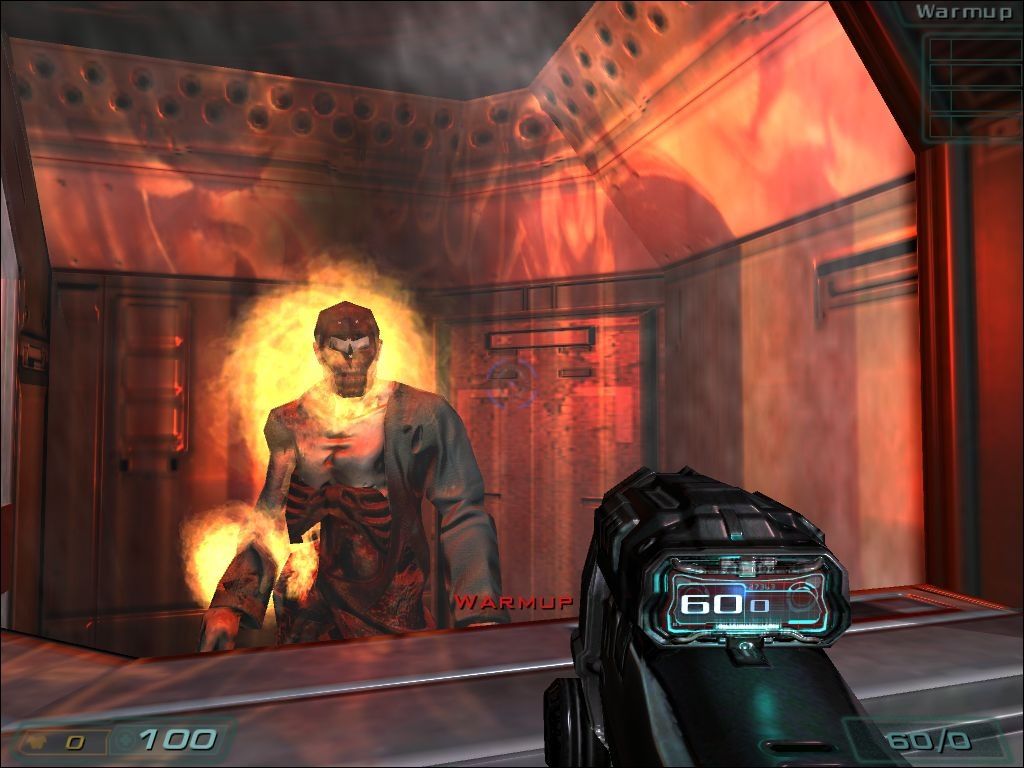Click the round health icon
This screenshot has height=768, width=1024.
point(123,741)
